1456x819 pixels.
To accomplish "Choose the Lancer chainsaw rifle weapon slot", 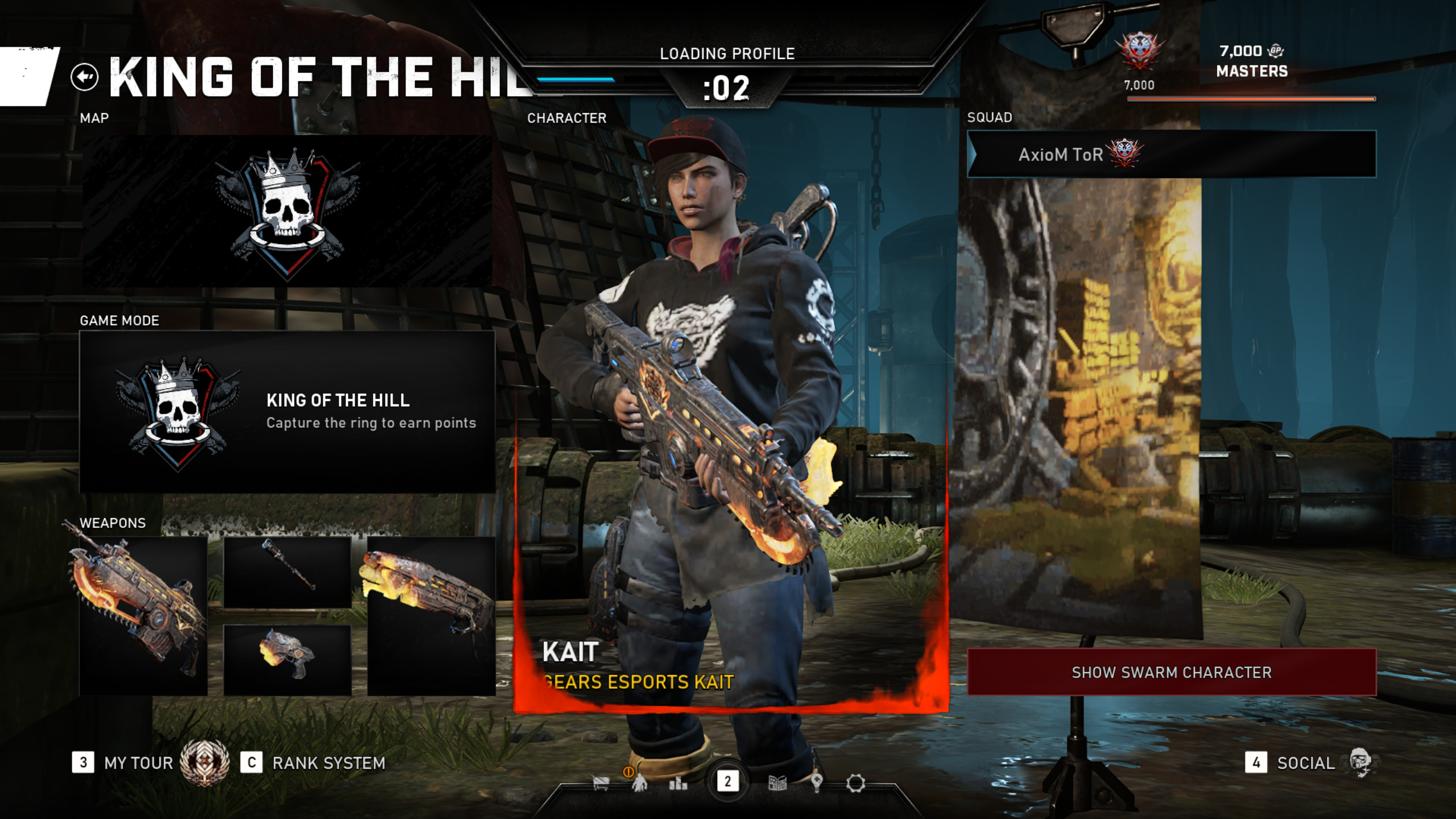I will 143,615.
